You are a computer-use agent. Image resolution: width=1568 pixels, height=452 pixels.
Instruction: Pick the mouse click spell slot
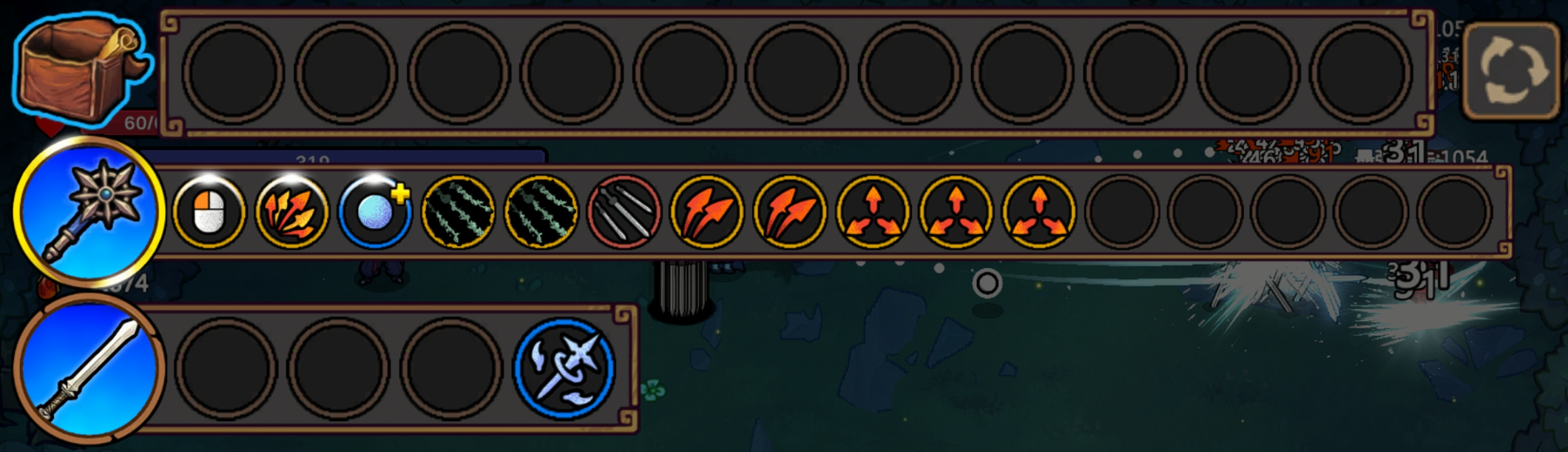pos(209,212)
